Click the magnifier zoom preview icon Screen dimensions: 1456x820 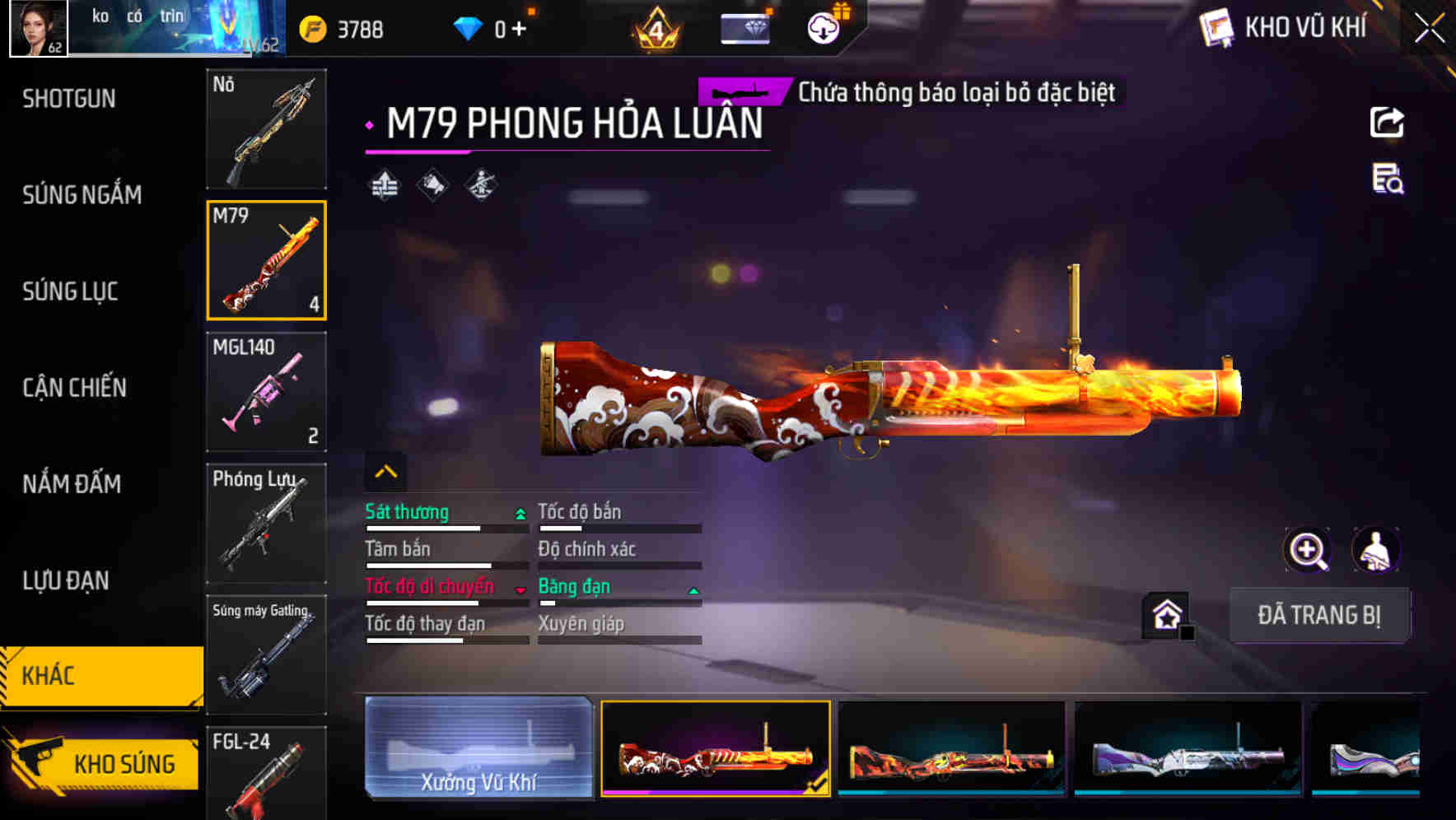click(1308, 549)
